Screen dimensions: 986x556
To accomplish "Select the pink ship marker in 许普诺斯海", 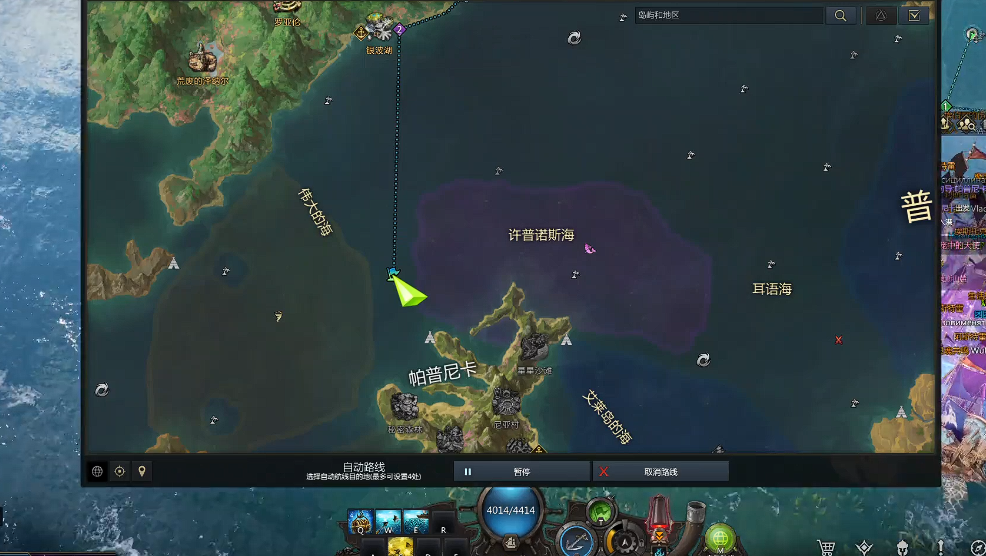I will [589, 249].
